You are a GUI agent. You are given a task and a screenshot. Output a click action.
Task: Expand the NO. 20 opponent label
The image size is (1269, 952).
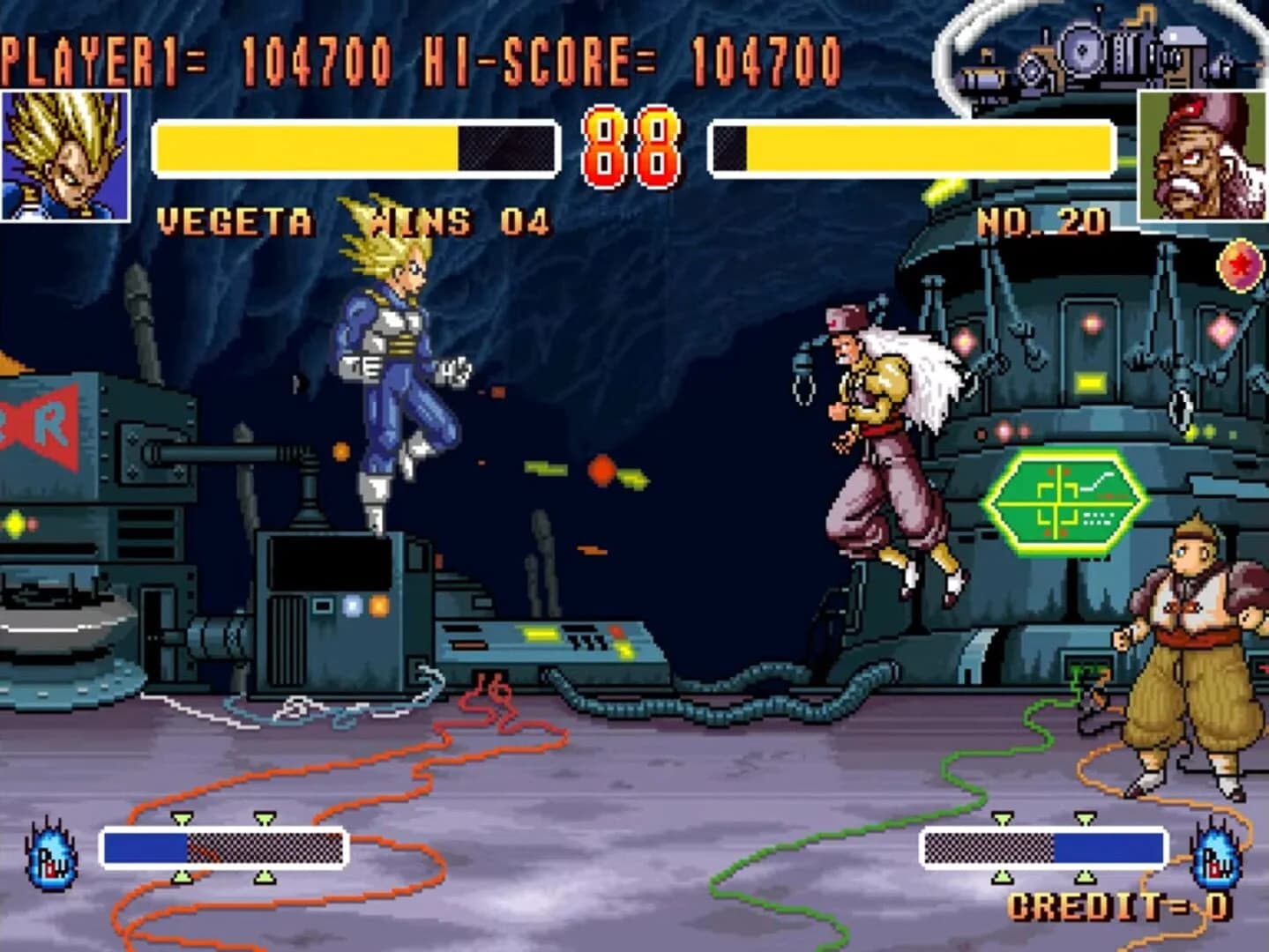(x=1041, y=219)
